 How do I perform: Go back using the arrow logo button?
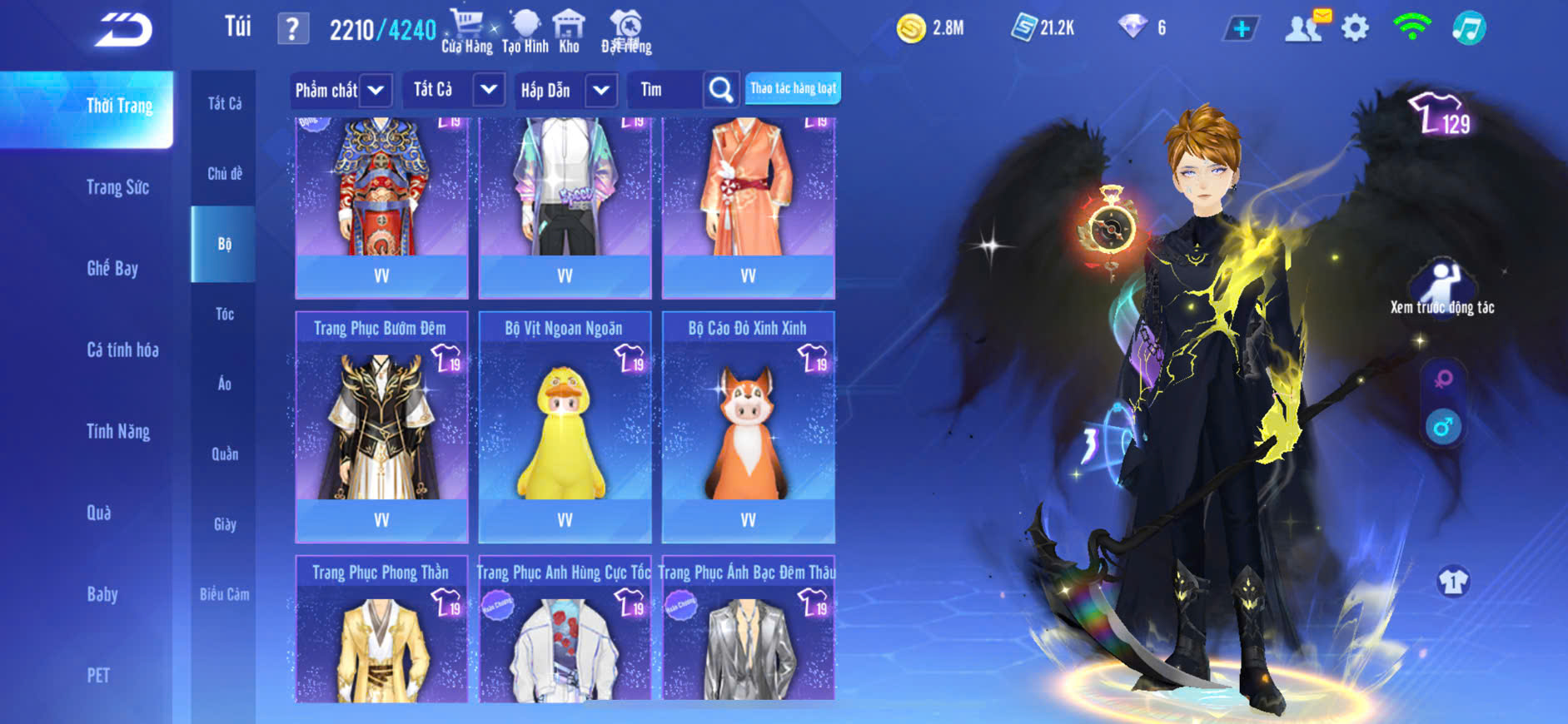(x=124, y=30)
